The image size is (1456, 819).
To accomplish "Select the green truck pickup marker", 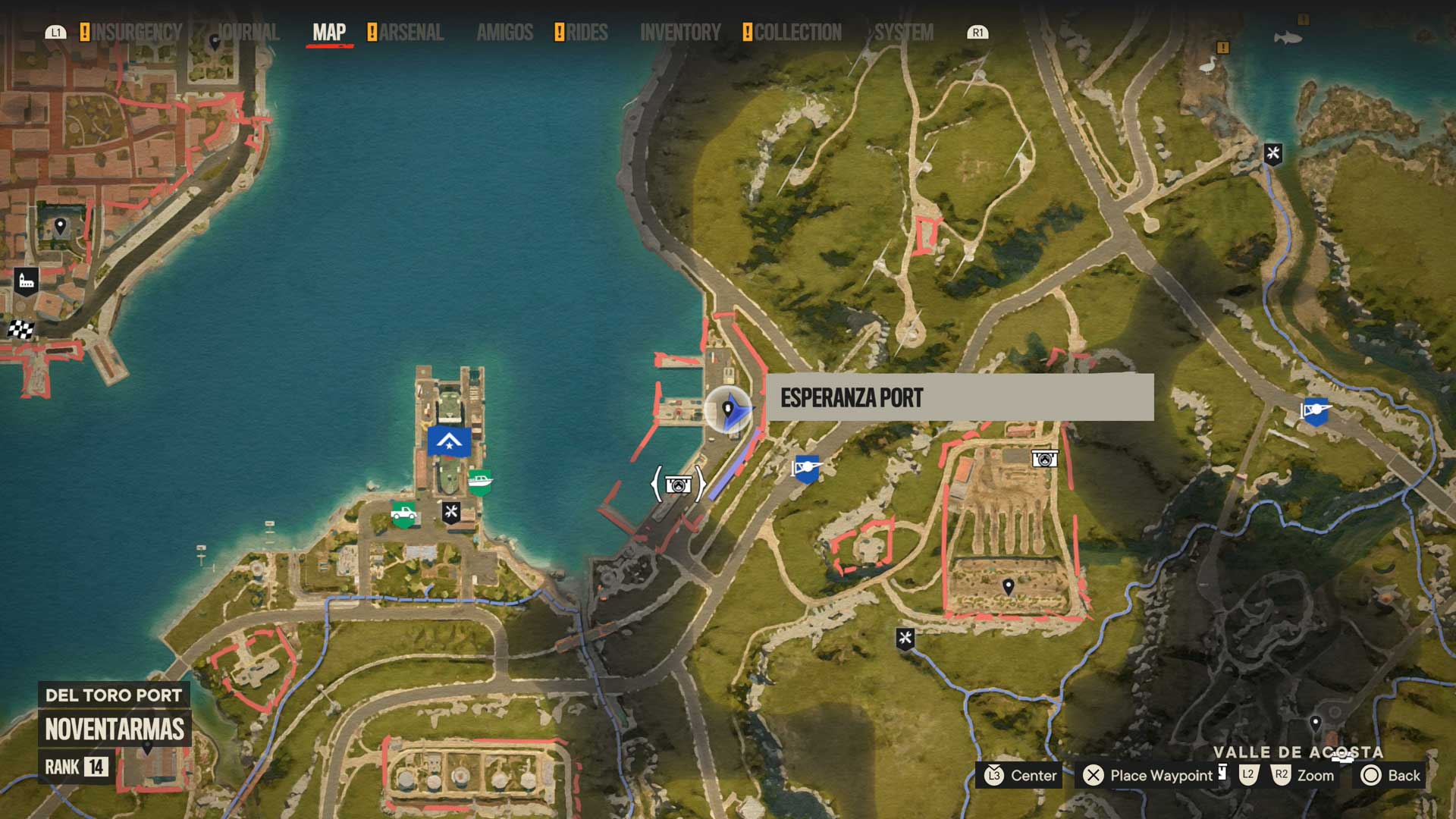I will pyautogui.click(x=403, y=513).
